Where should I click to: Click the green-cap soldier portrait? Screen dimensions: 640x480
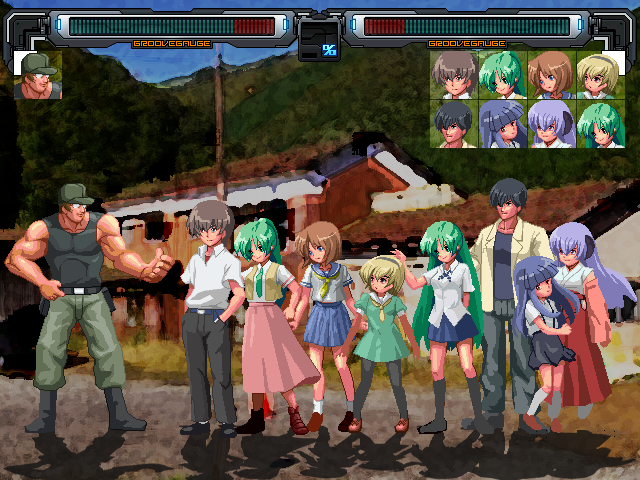coord(38,76)
